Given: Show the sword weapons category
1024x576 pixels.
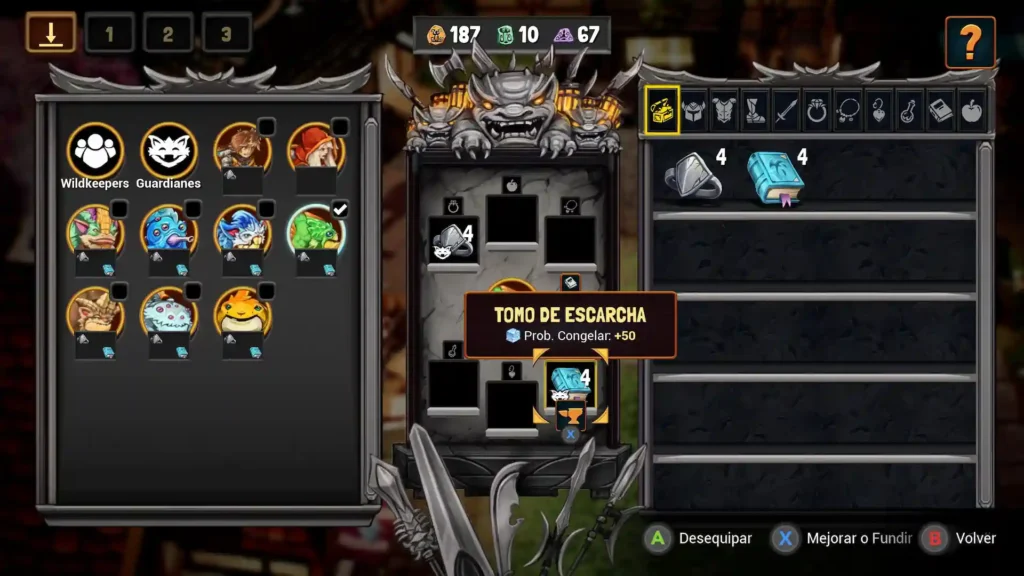Looking at the screenshot, I should pyautogui.click(x=786, y=109).
